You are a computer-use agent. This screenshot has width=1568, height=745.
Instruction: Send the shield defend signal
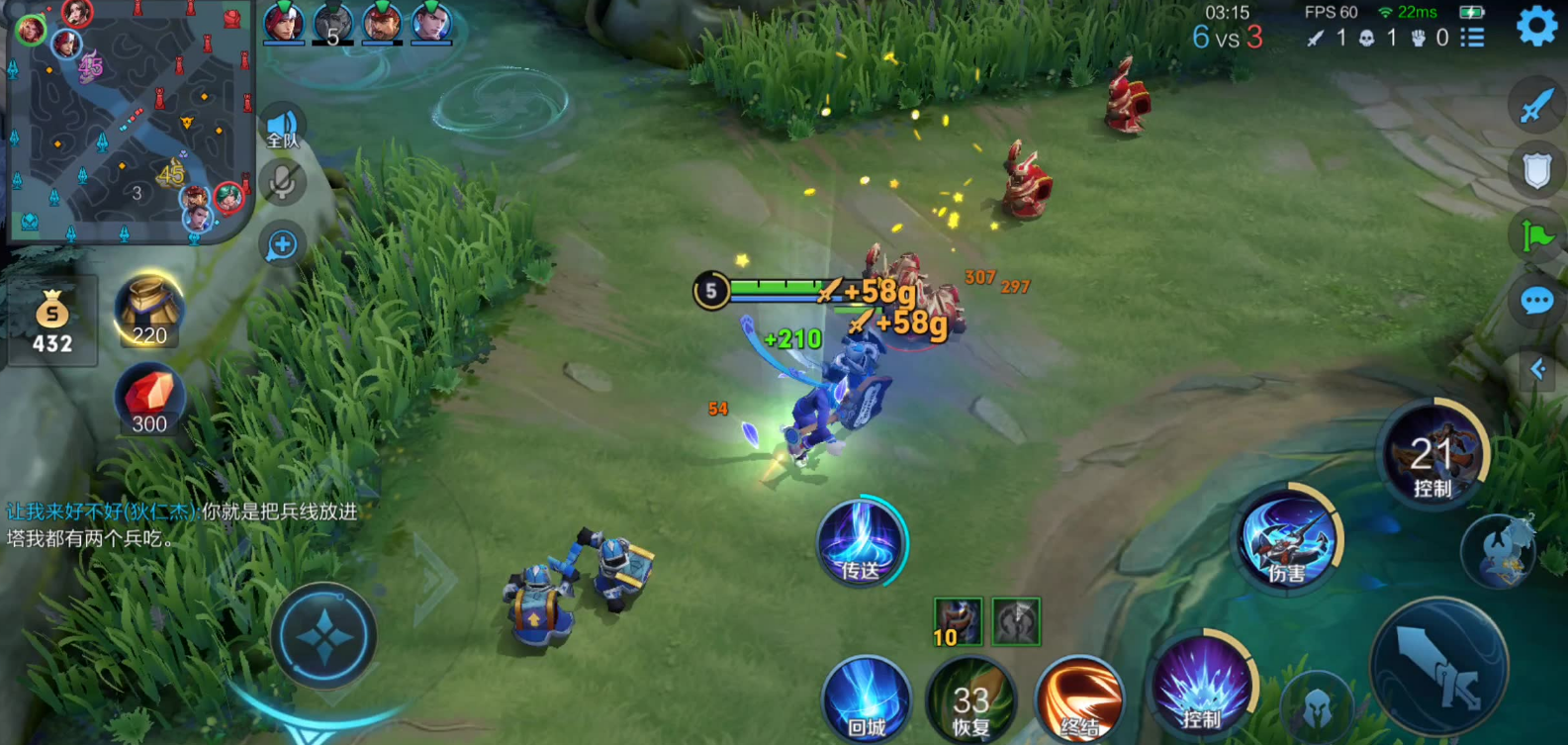tap(1536, 170)
